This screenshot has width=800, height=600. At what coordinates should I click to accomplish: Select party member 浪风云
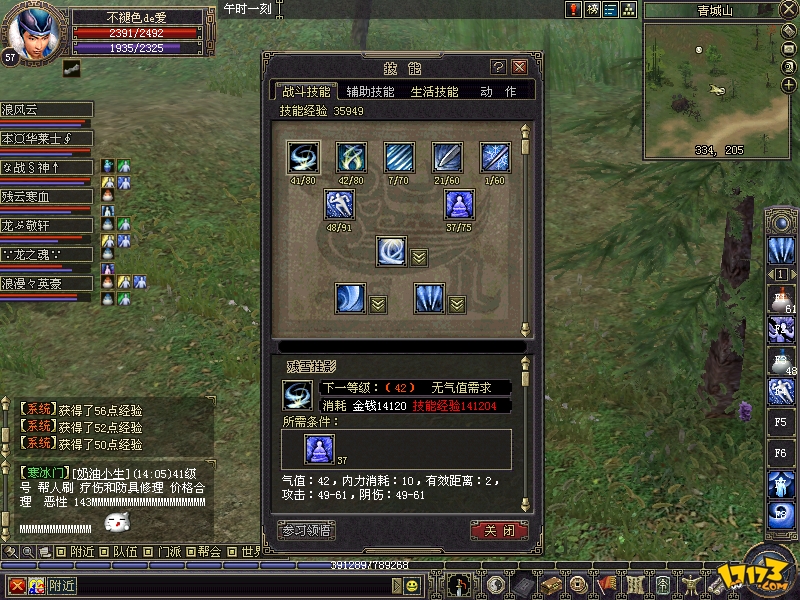tap(46, 110)
